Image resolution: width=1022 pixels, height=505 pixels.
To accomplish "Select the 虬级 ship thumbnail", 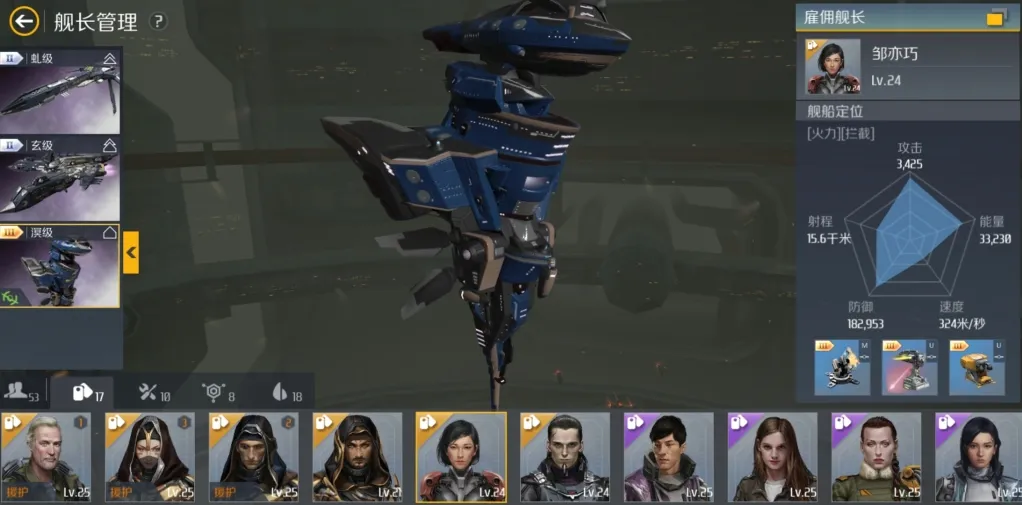I will tap(59, 91).
